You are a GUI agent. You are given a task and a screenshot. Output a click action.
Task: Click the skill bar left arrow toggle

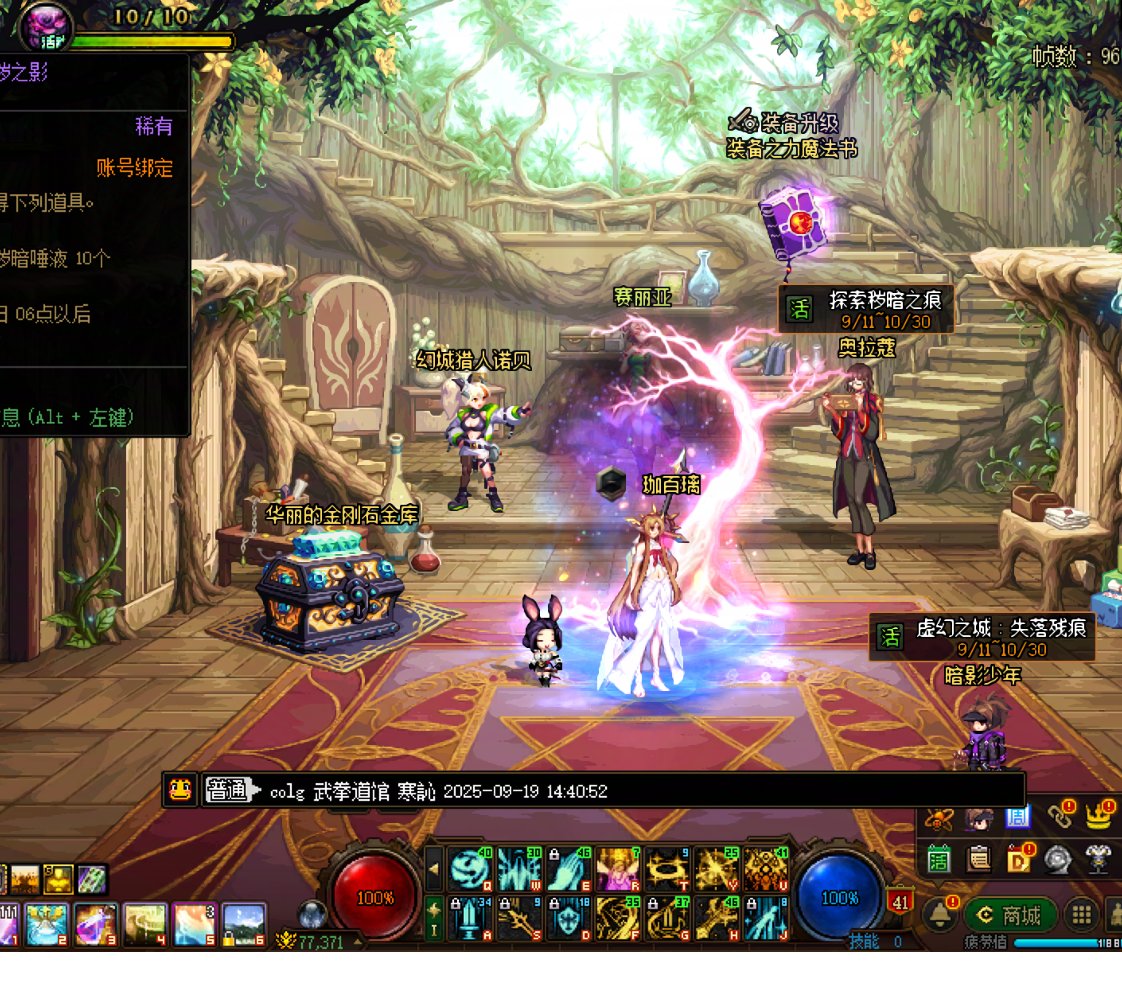tap(434, 868)
